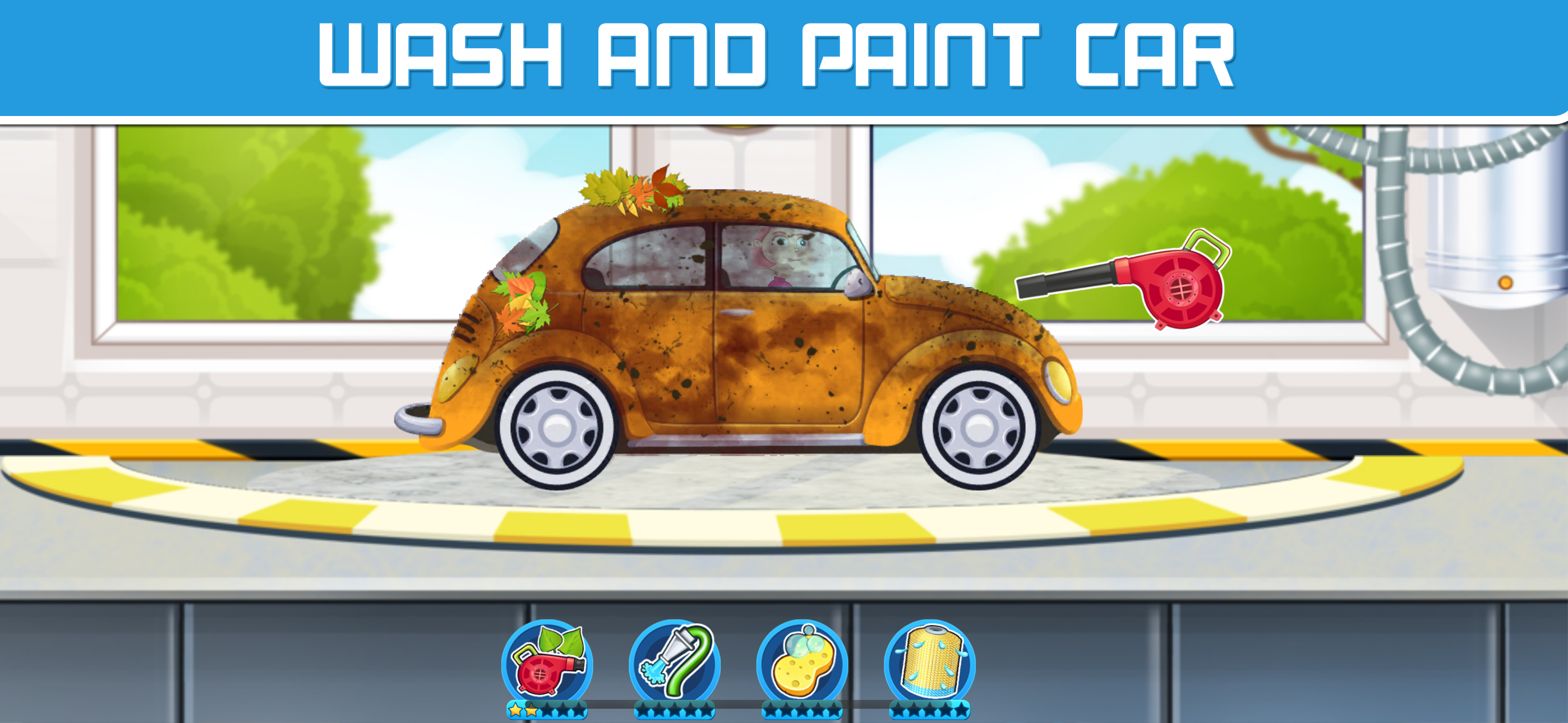Click the Wash and Paint Car title banner
Viewport: 1568px width, 723px height.
coord(784,55)
